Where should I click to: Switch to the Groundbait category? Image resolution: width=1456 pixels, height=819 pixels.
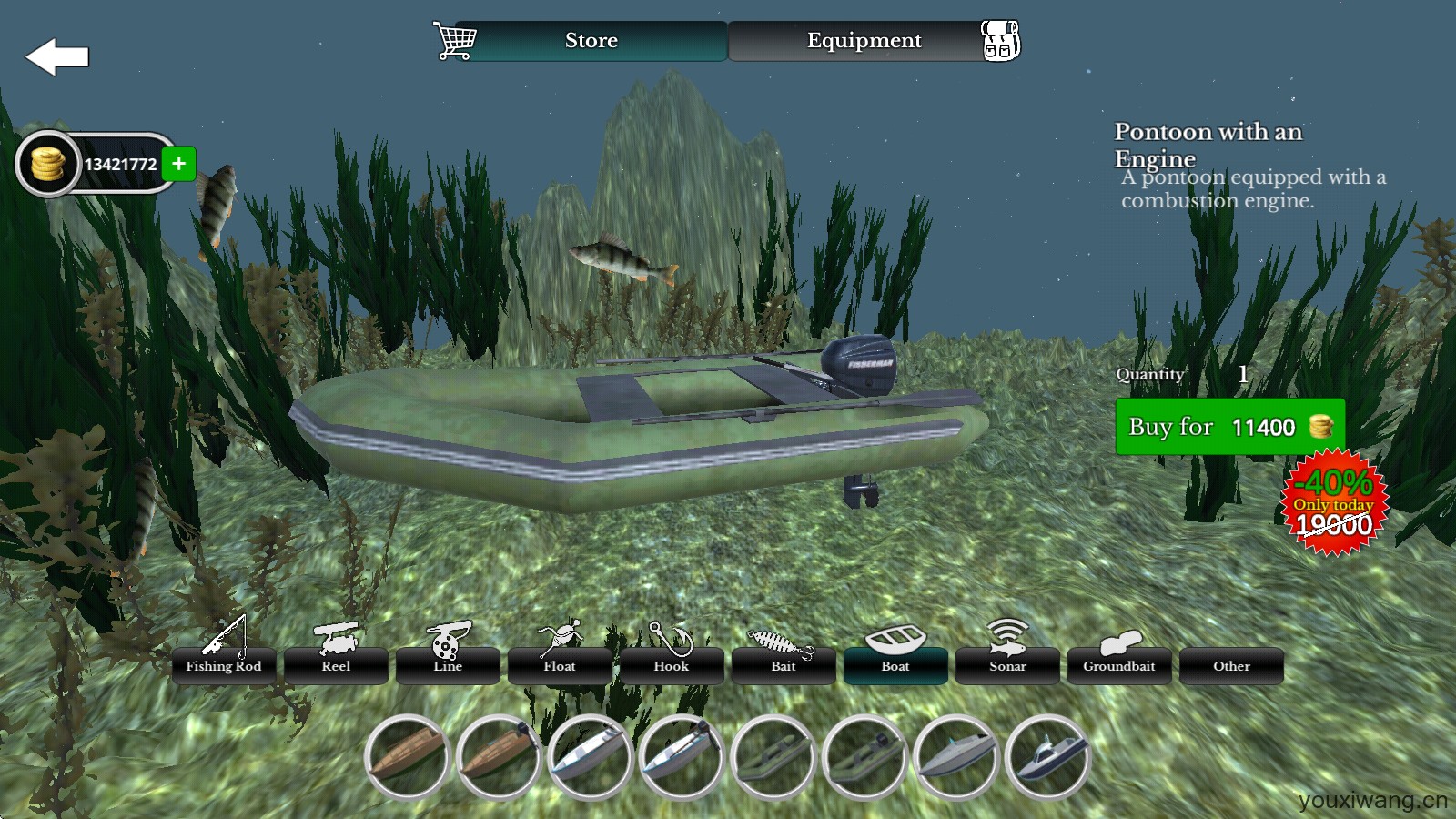[1119, 665]
